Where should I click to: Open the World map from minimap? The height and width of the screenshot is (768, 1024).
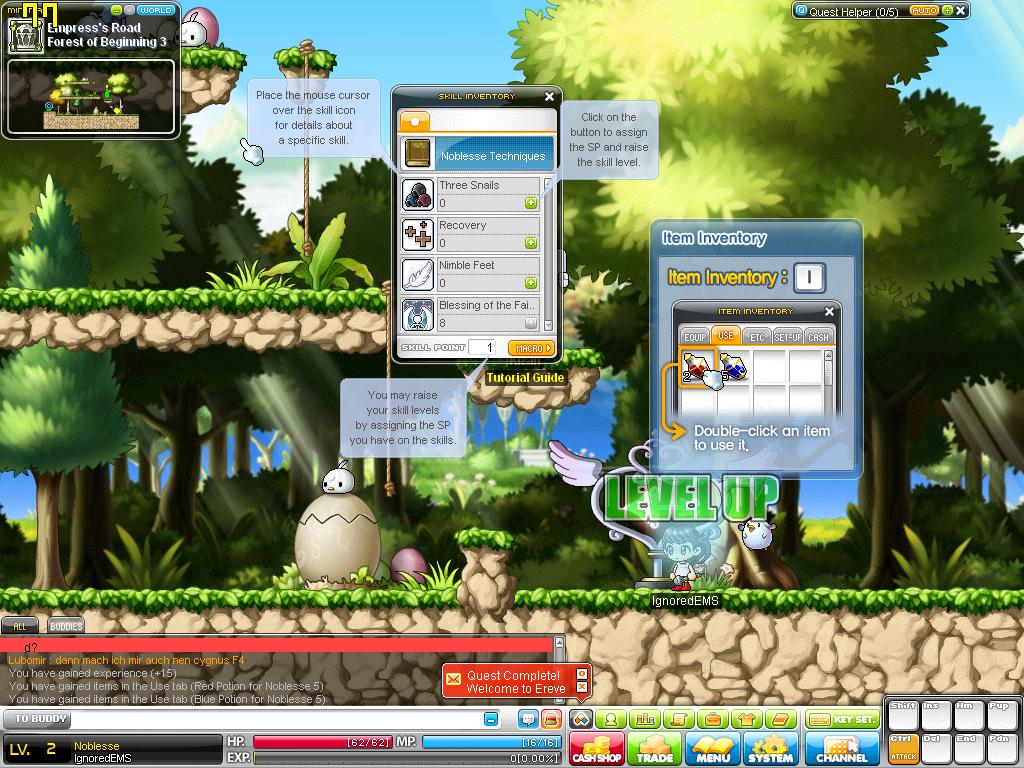(156, 10)
